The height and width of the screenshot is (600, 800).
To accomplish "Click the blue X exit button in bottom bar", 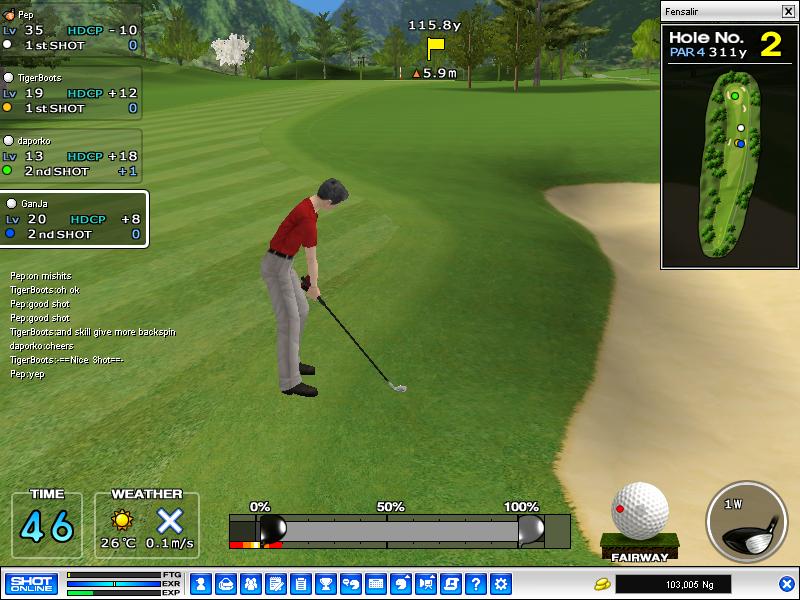I will (x=787, y=584).
